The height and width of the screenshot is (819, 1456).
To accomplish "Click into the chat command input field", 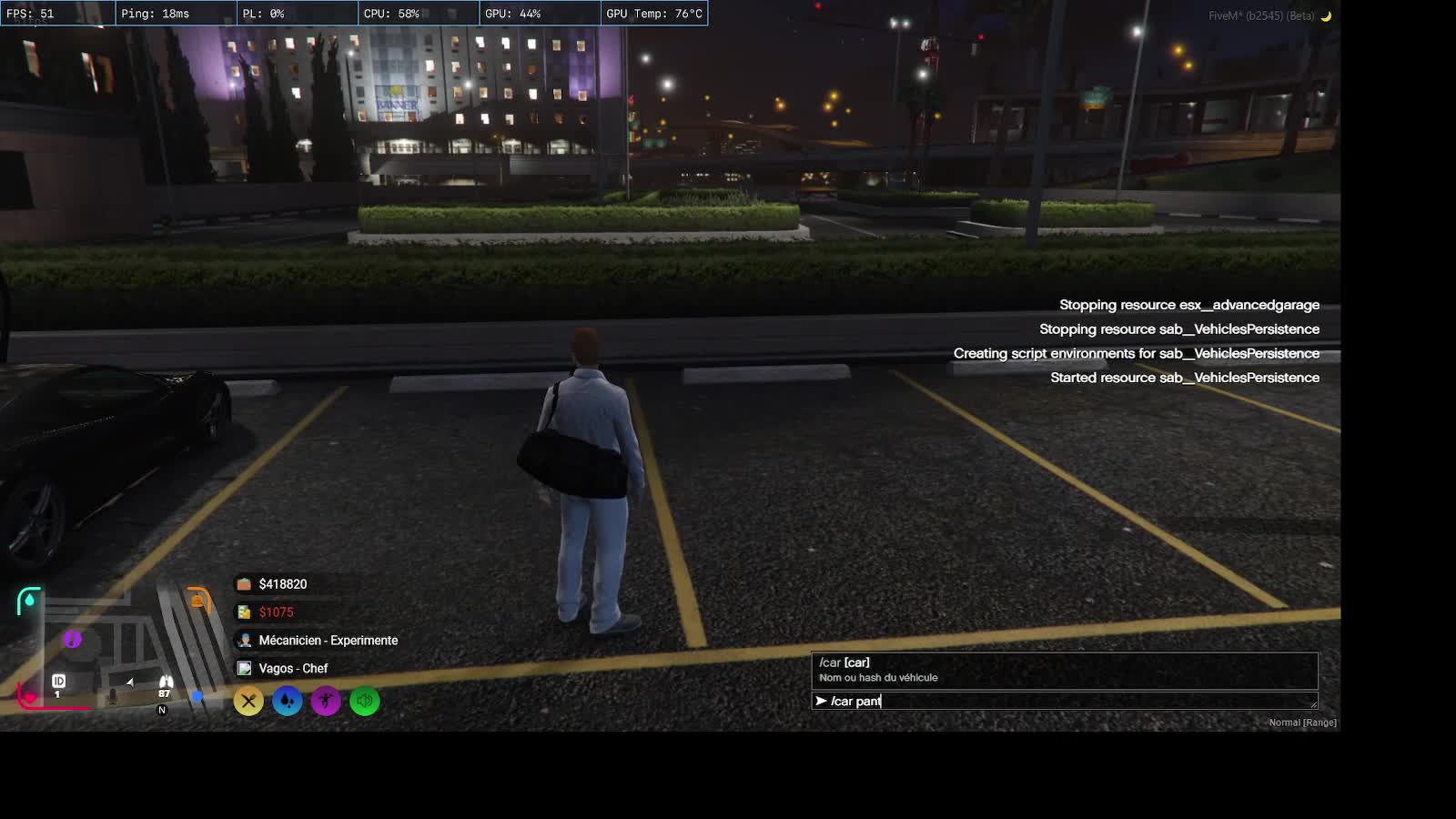I will point(1063,701).
